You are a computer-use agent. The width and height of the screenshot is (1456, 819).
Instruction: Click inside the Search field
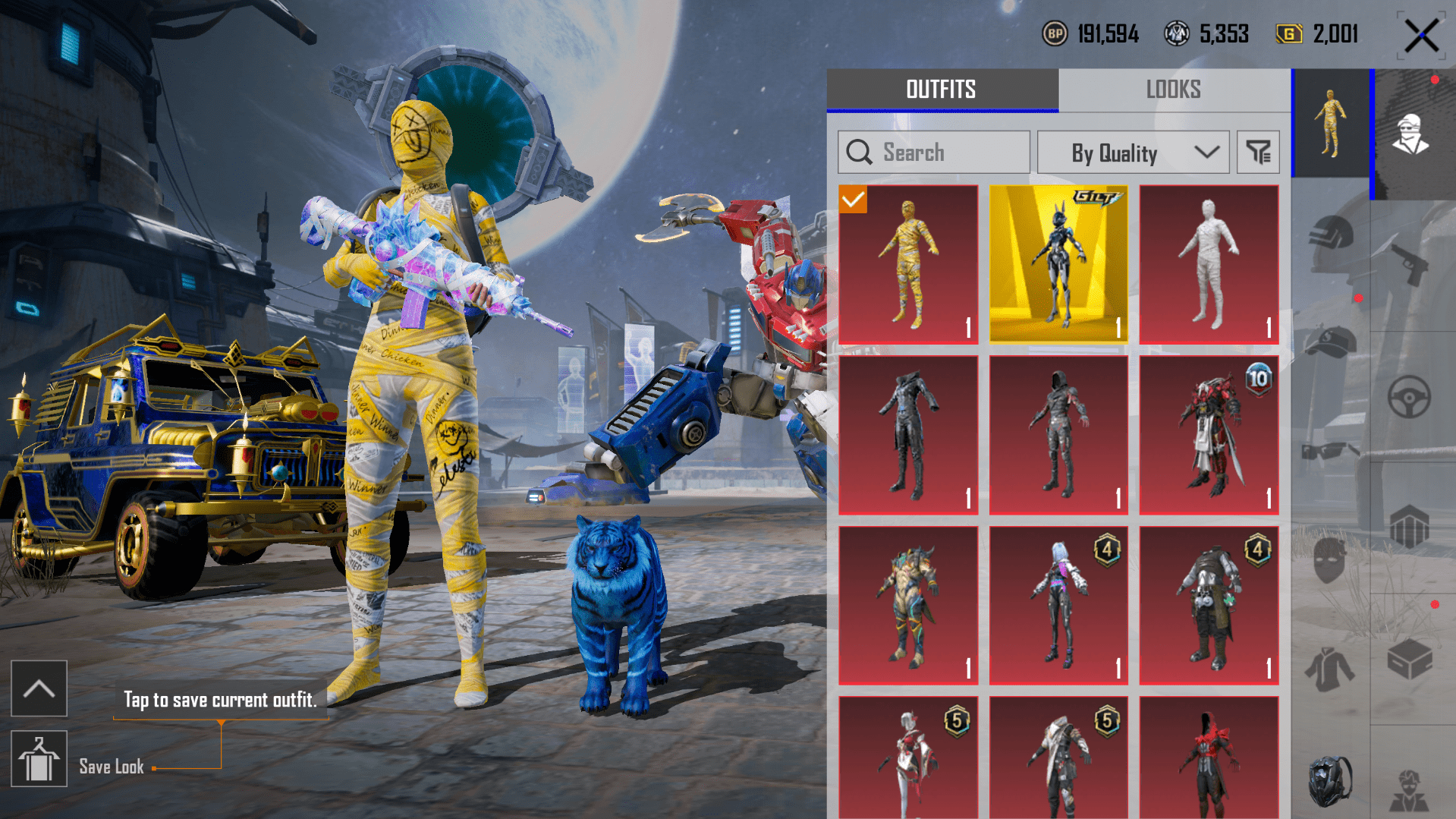pyautogui.click(x=933, y=152)
